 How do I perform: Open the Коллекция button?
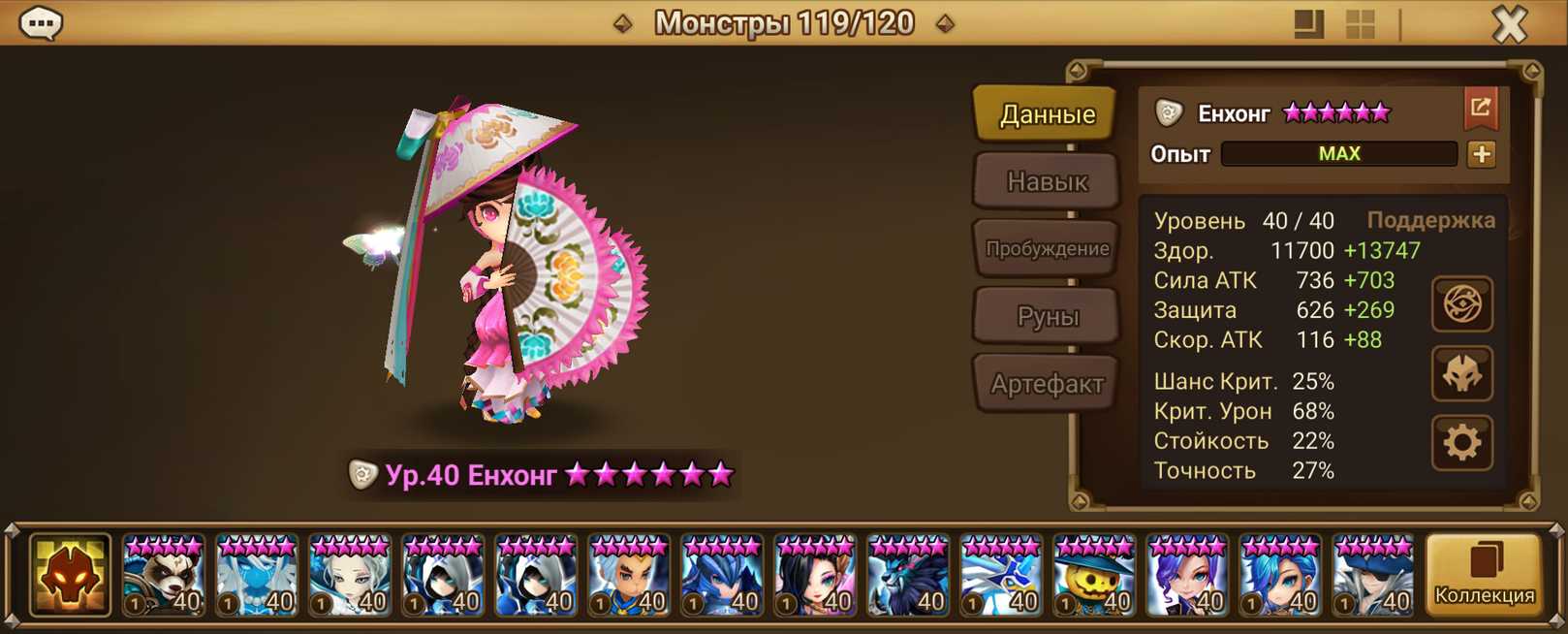click(x=1484, y=576)
